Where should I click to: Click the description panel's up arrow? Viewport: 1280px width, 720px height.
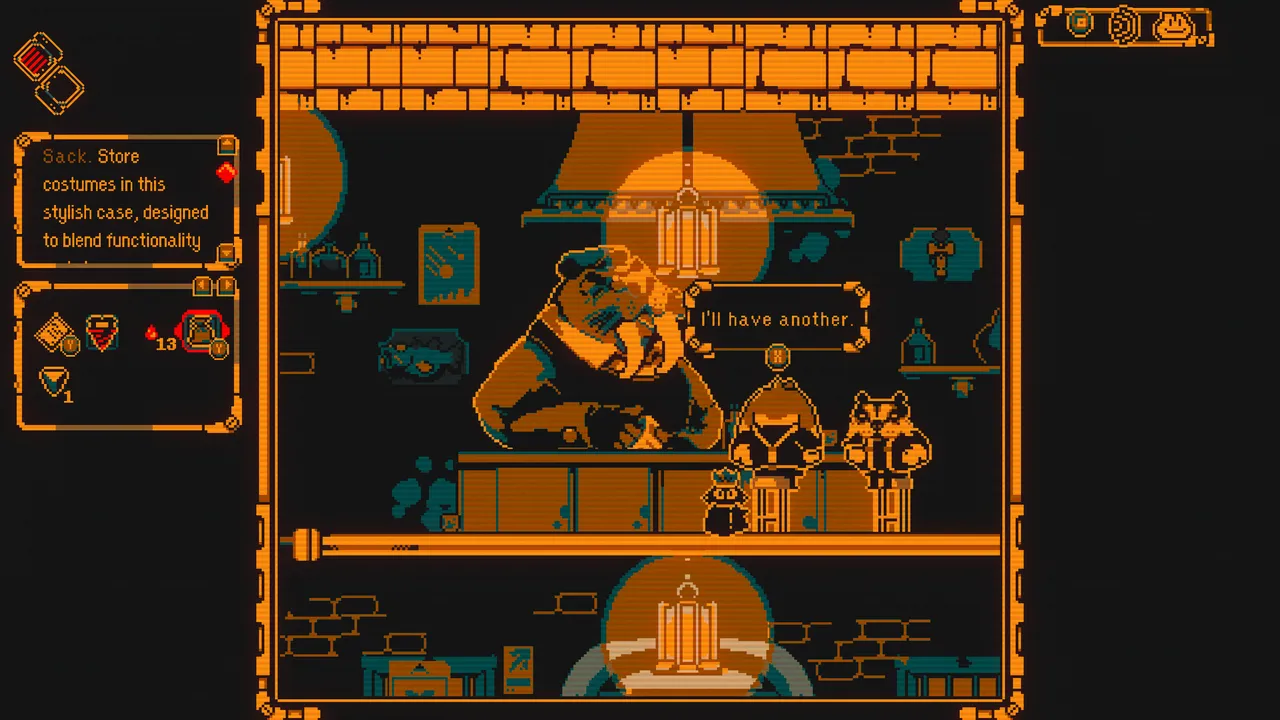tap(226, 146)
